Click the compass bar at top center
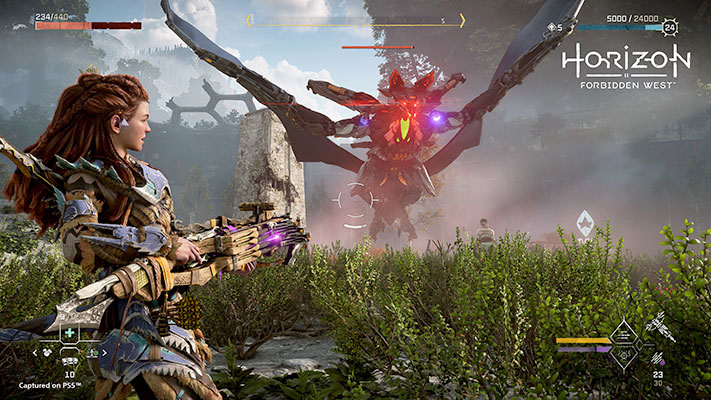The width and height of the screenshot is (711, 400). coord(355,20)
